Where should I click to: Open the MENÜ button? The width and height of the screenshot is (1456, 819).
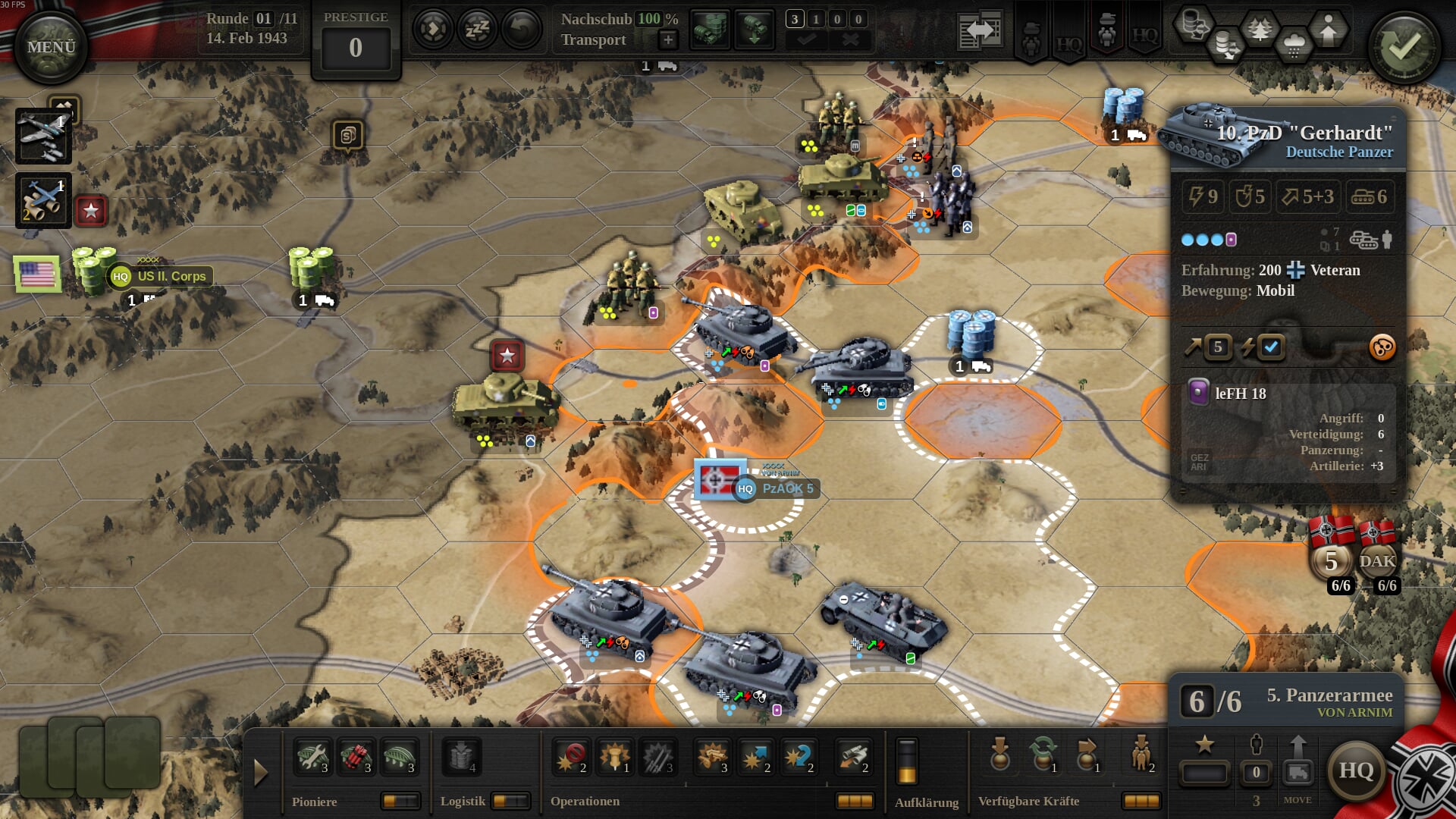click(x=51, y=47)
